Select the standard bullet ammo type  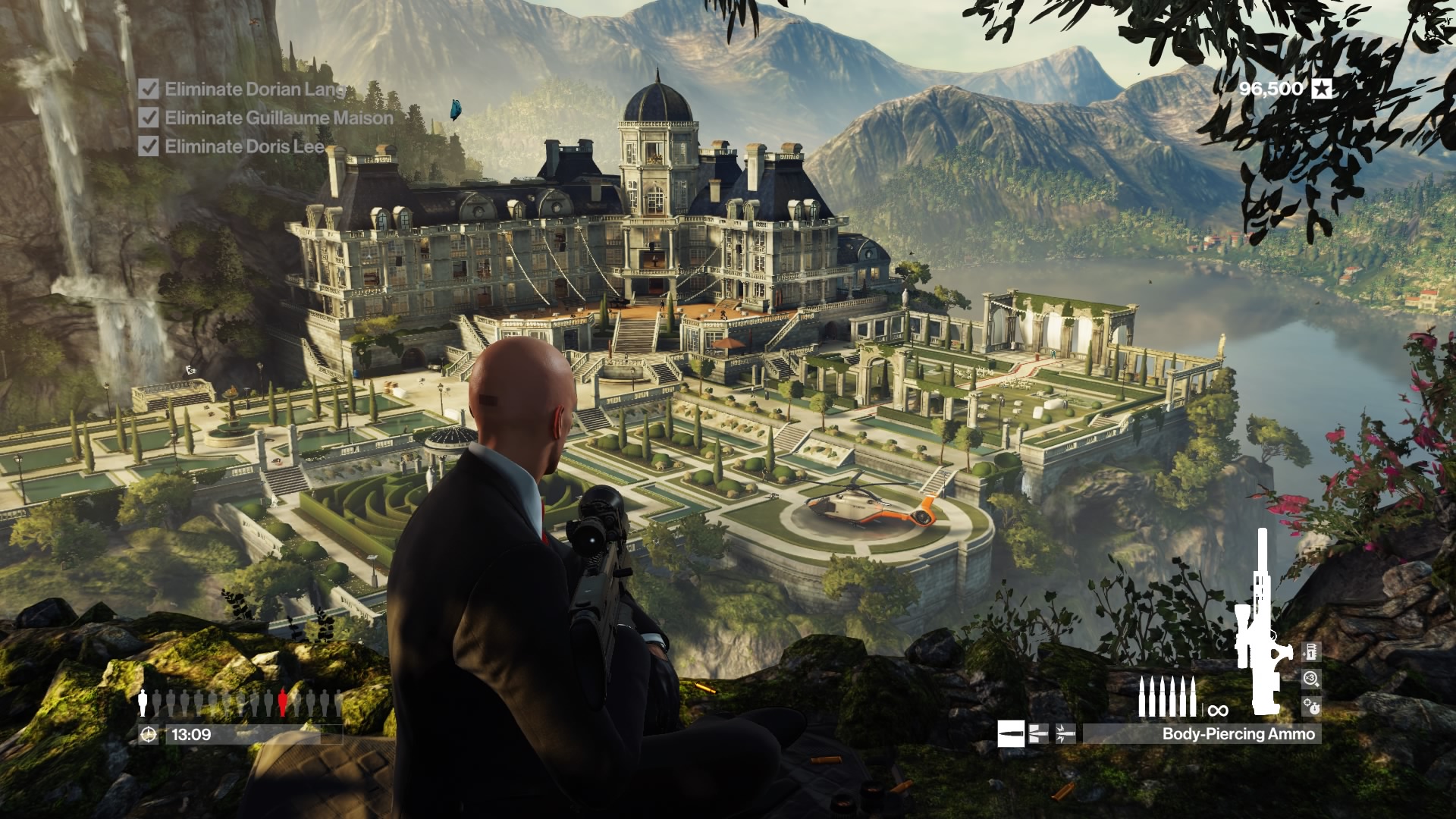coord(1012,733)
